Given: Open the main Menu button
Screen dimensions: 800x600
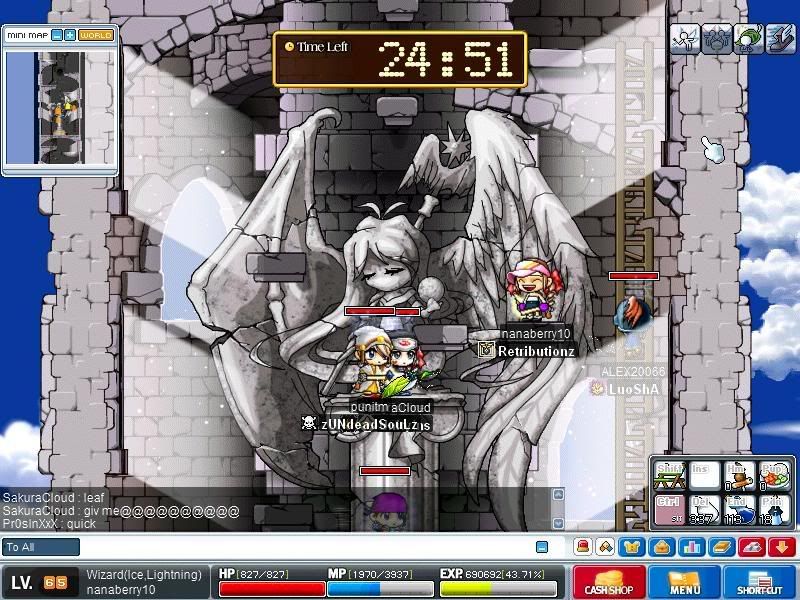Looking at the screenshot, I should click(684, 582).
